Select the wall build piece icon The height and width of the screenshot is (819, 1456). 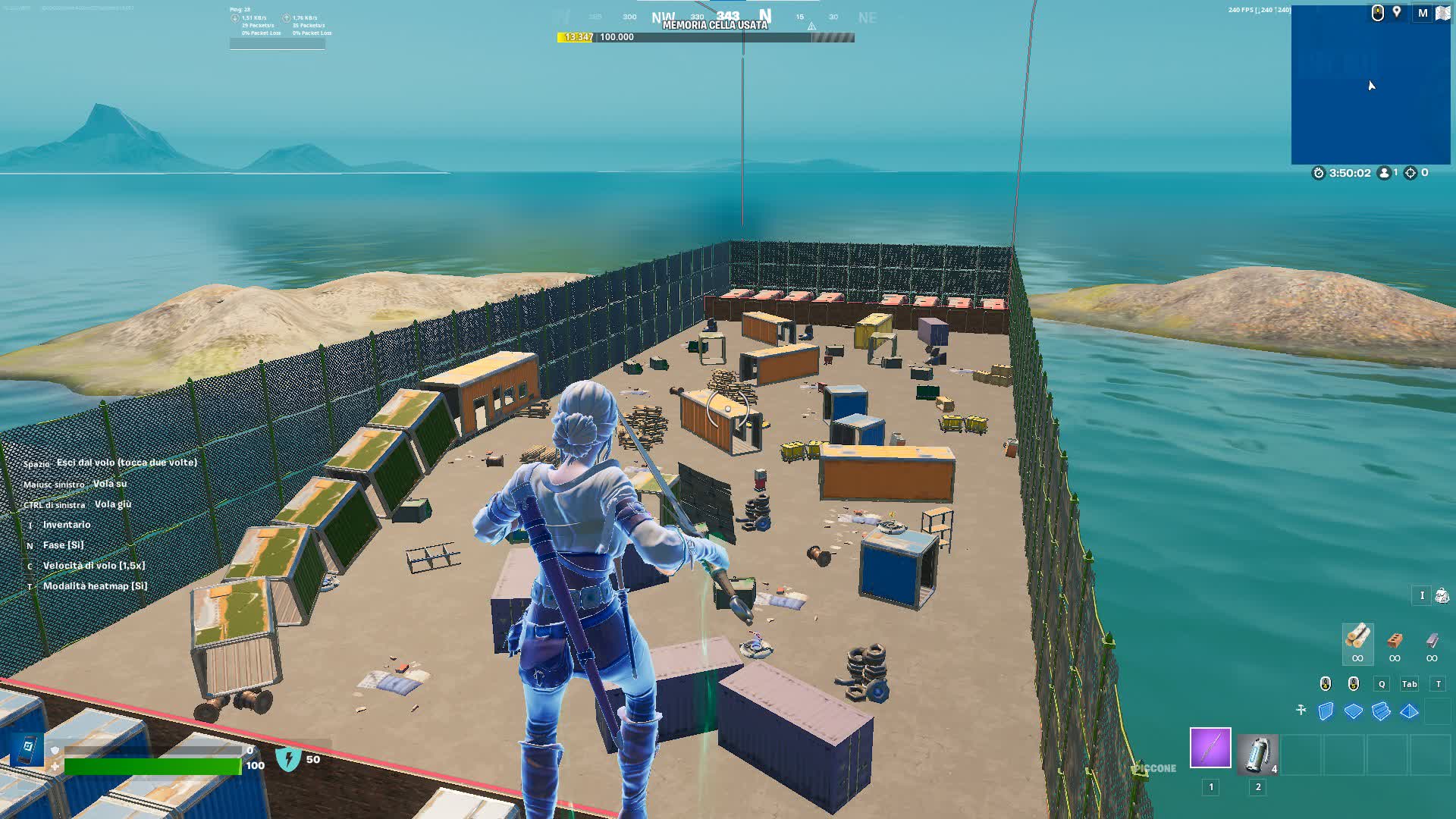click(x=1326, y=710)
